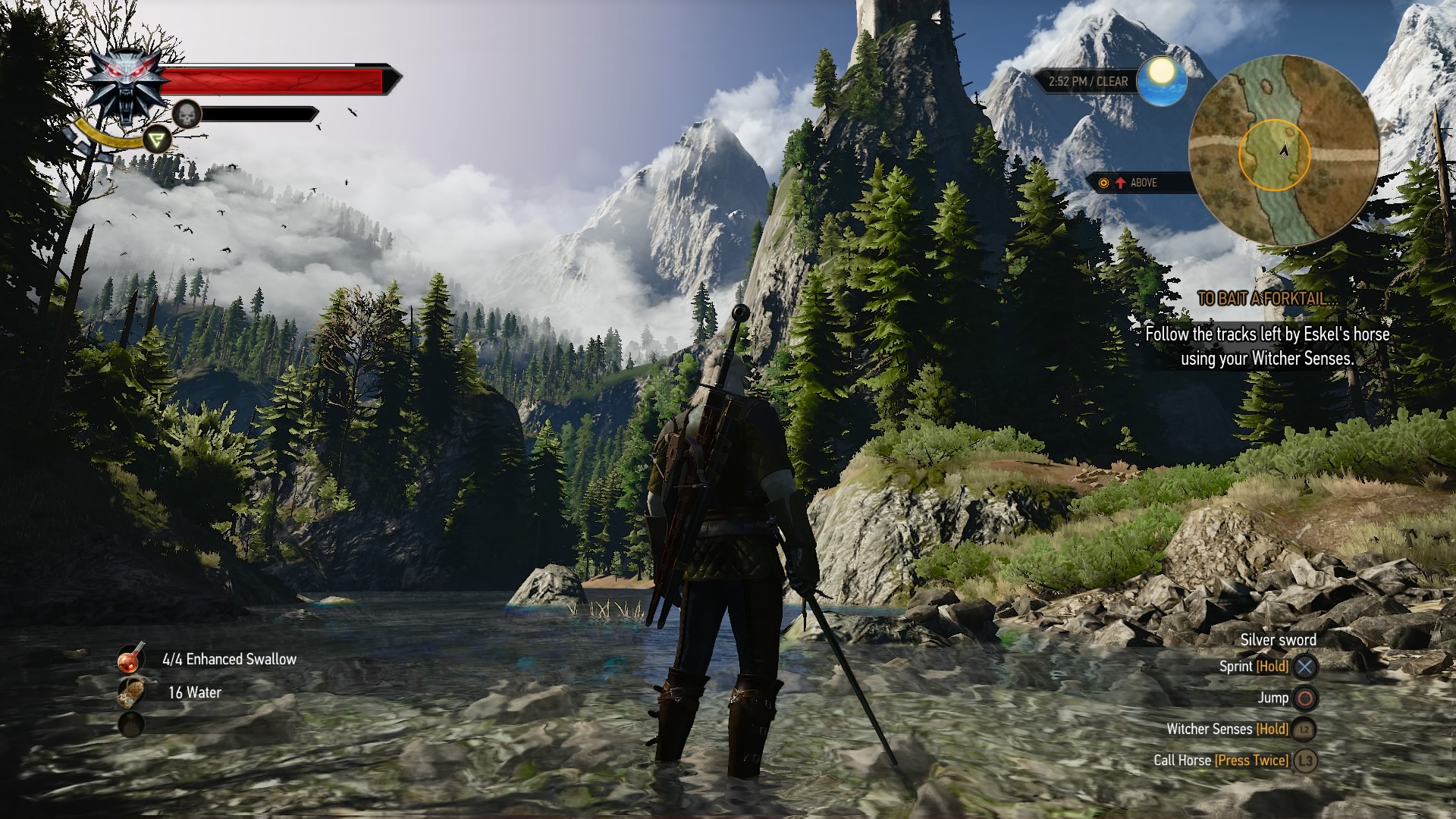Open the To Bait a Forktail quest tracker
The image size is (1456, 819).
(x=1266, y=299)
